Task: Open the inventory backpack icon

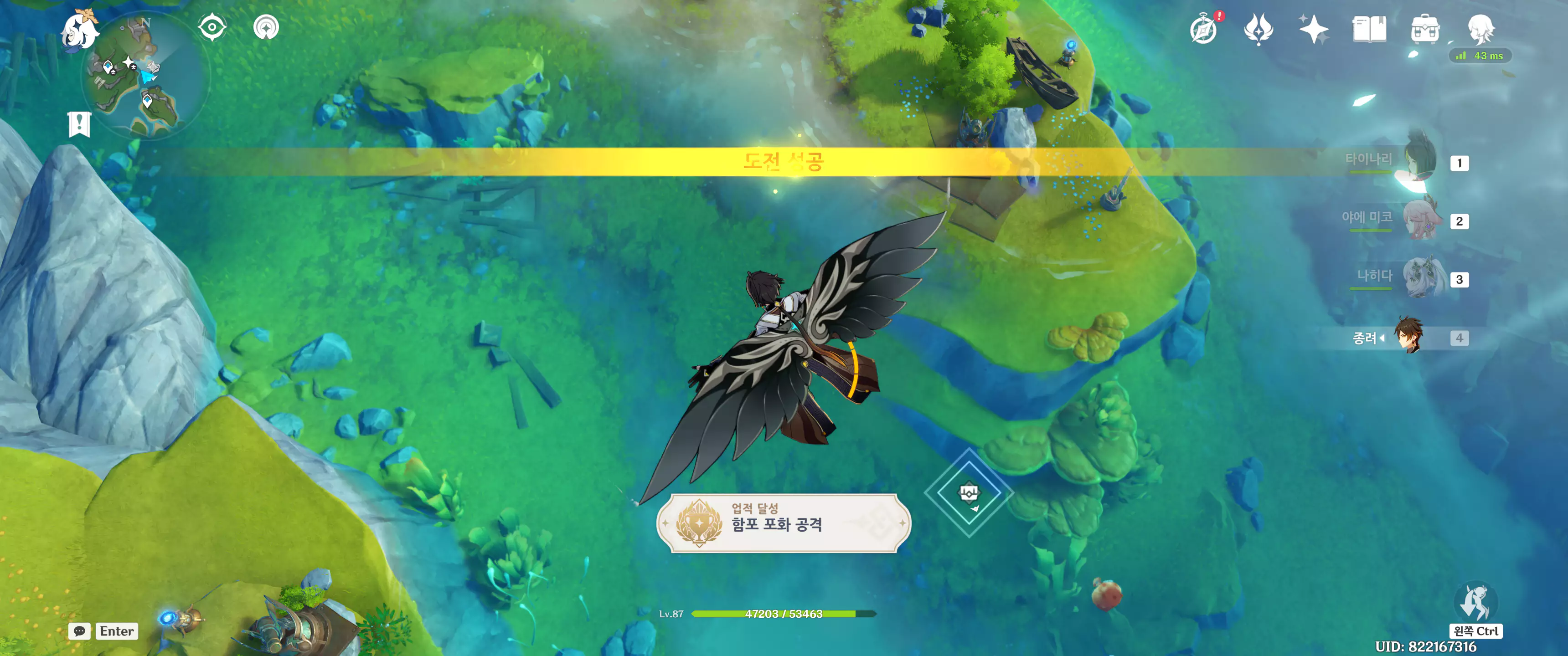Action: coord(1425,29)
